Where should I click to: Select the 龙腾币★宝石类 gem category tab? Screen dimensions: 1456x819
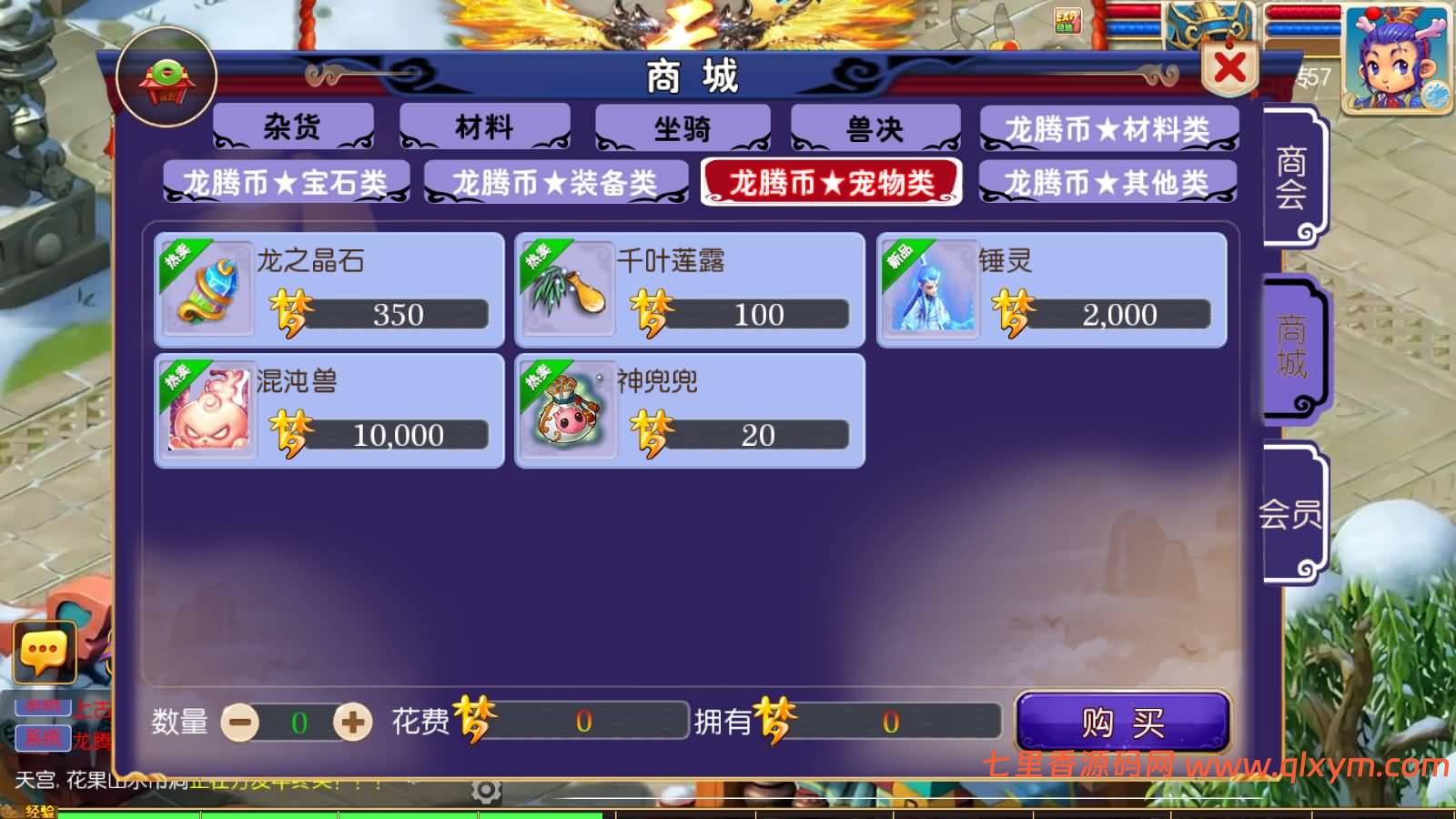pos(284,181)
